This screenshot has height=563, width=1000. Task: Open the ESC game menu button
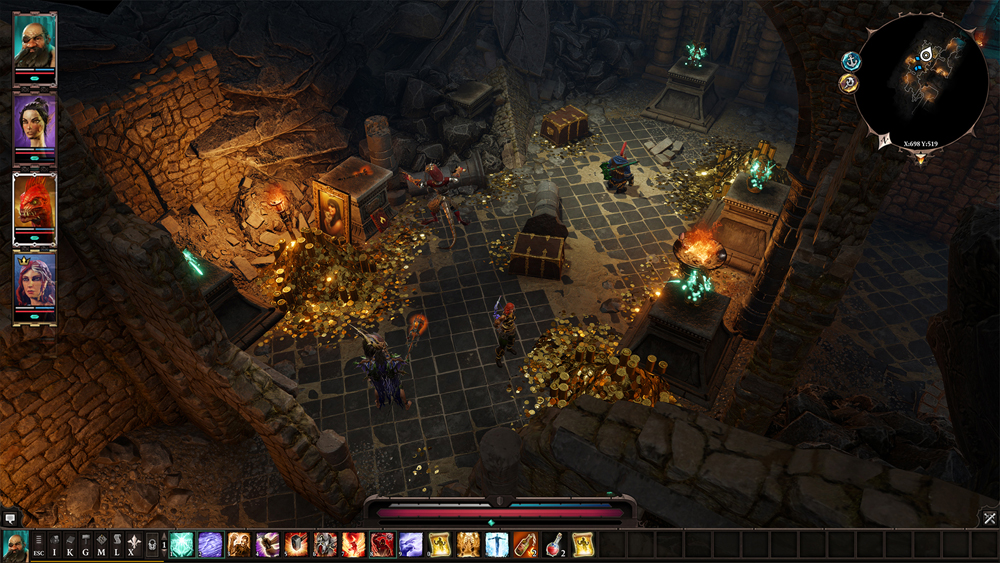[x=37, y=545]
